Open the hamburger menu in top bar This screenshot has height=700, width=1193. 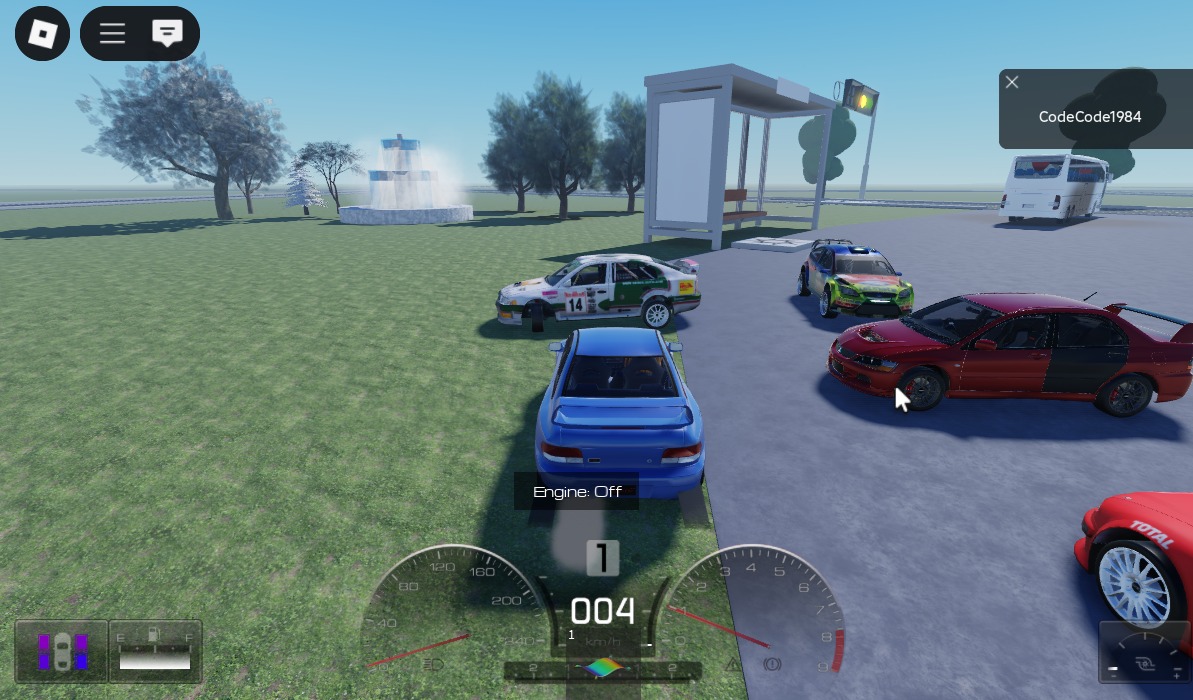[x=112, y=34]
